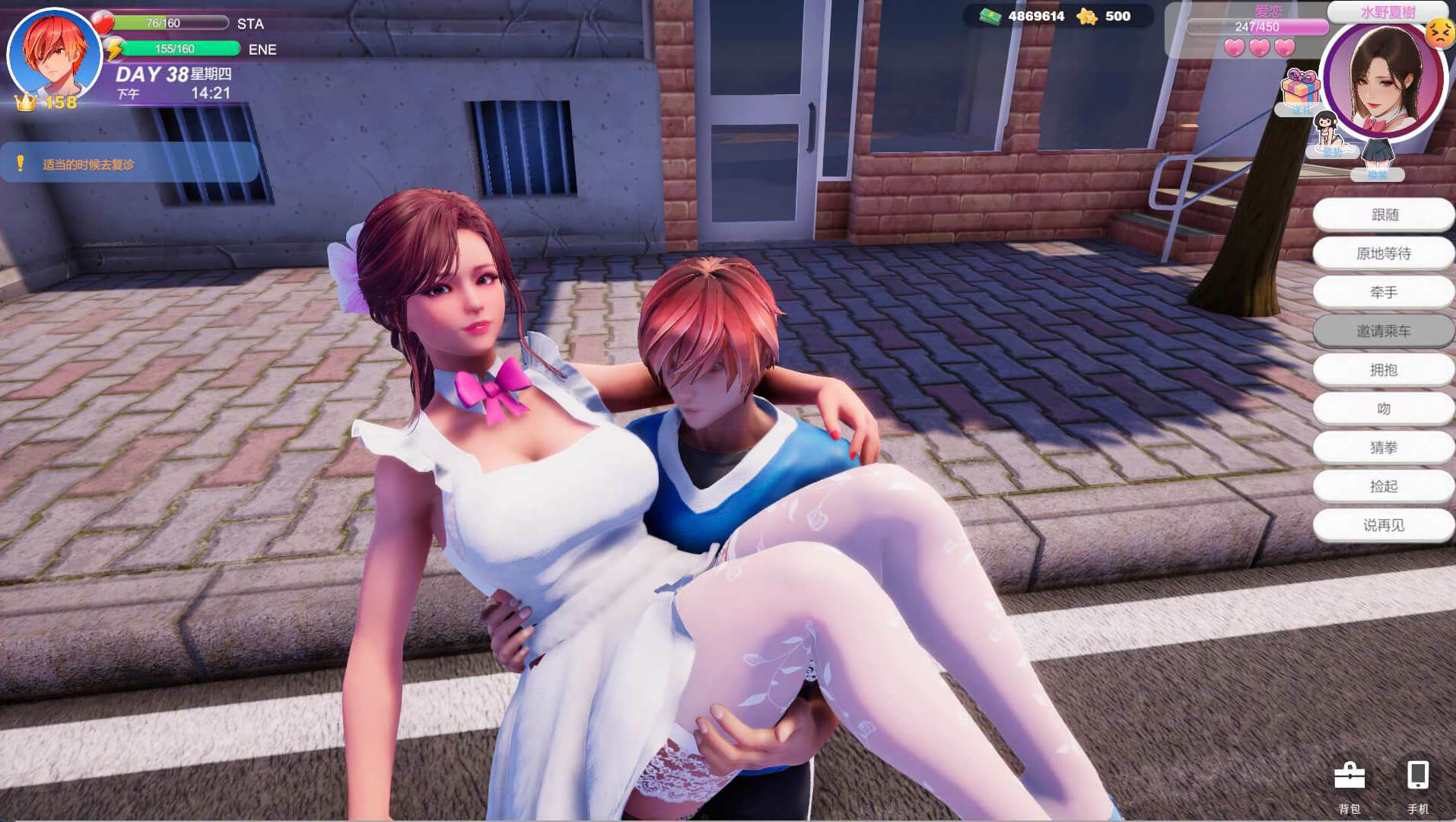
Task: Choose the 吻 (kiss) option
Action: 1384,409
